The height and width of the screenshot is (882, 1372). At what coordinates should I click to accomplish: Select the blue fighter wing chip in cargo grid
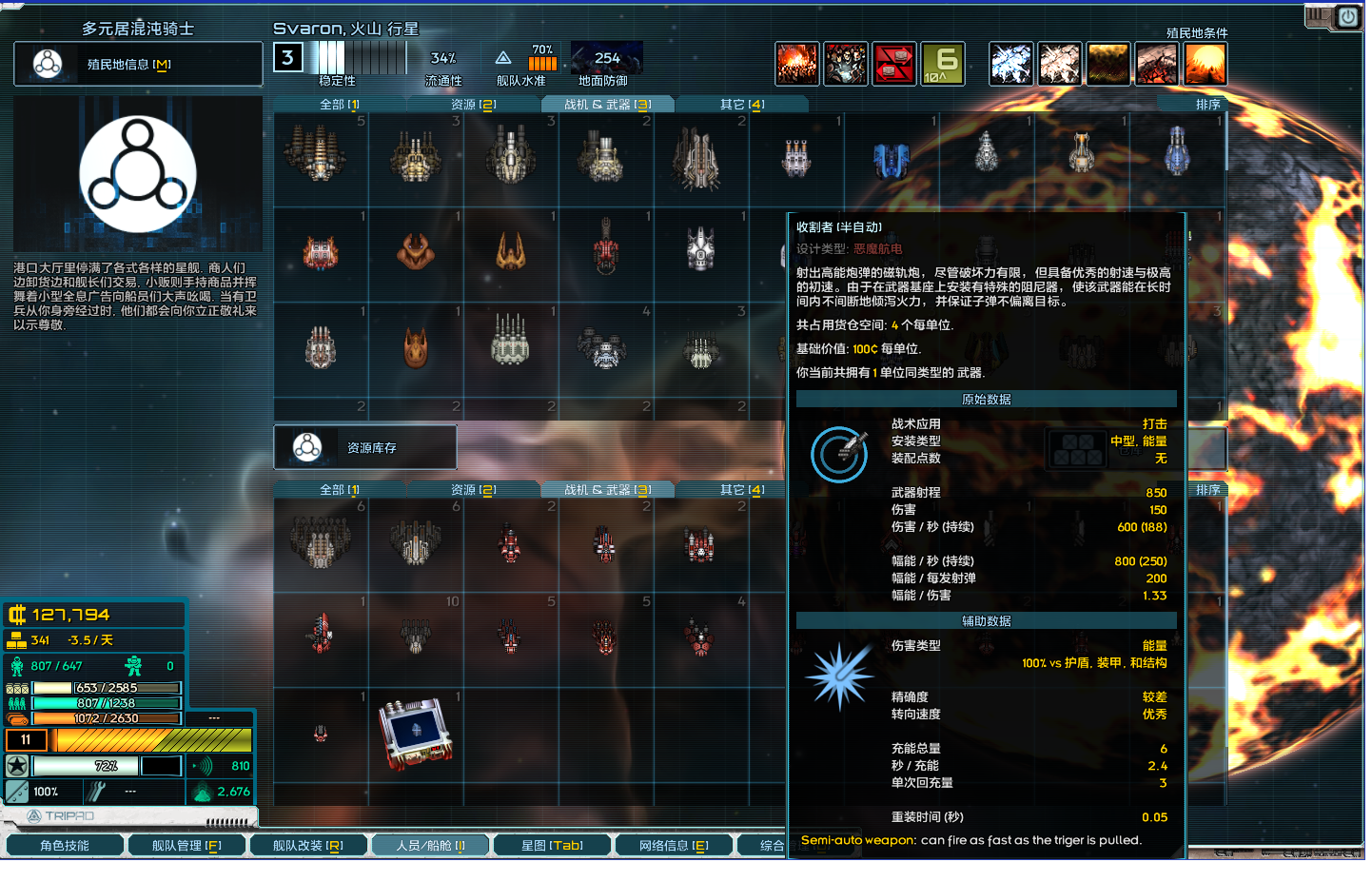coord(416,735)
